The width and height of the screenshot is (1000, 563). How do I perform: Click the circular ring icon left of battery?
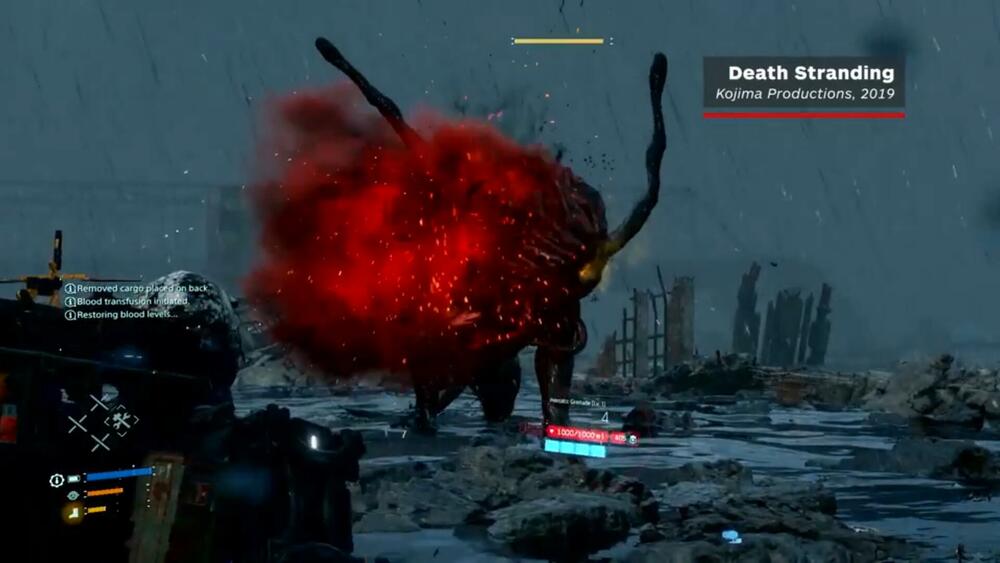[x=57, y=480]
